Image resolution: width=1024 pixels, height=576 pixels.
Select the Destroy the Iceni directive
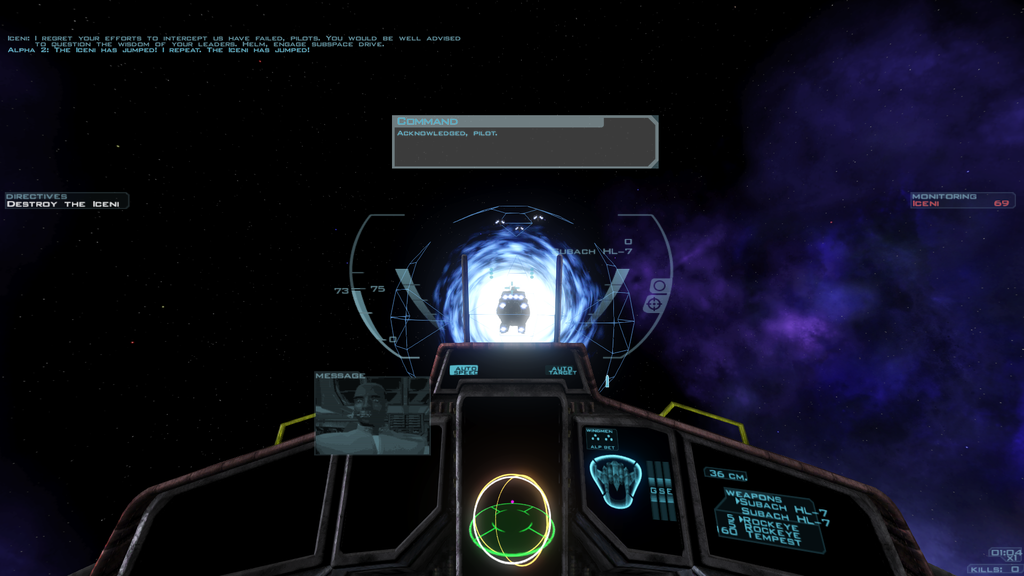click(63, 204)
